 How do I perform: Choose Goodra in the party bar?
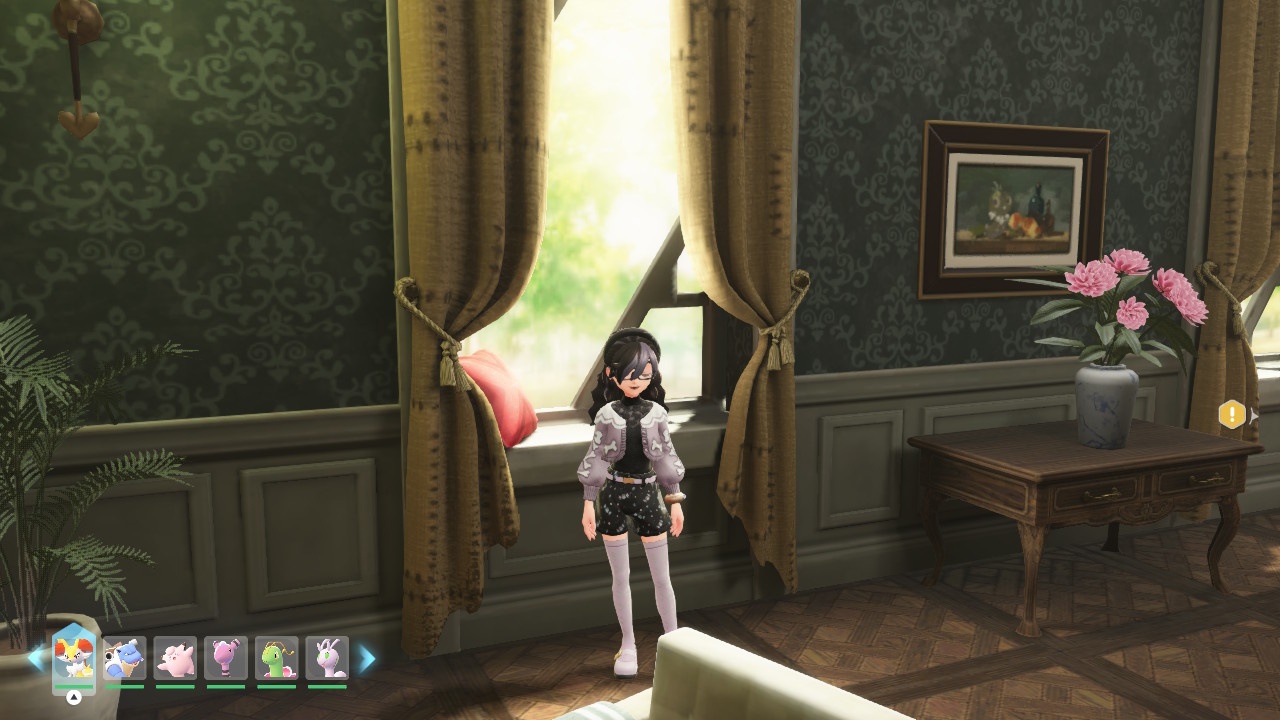pyautogui.click(x=327, y=659)
